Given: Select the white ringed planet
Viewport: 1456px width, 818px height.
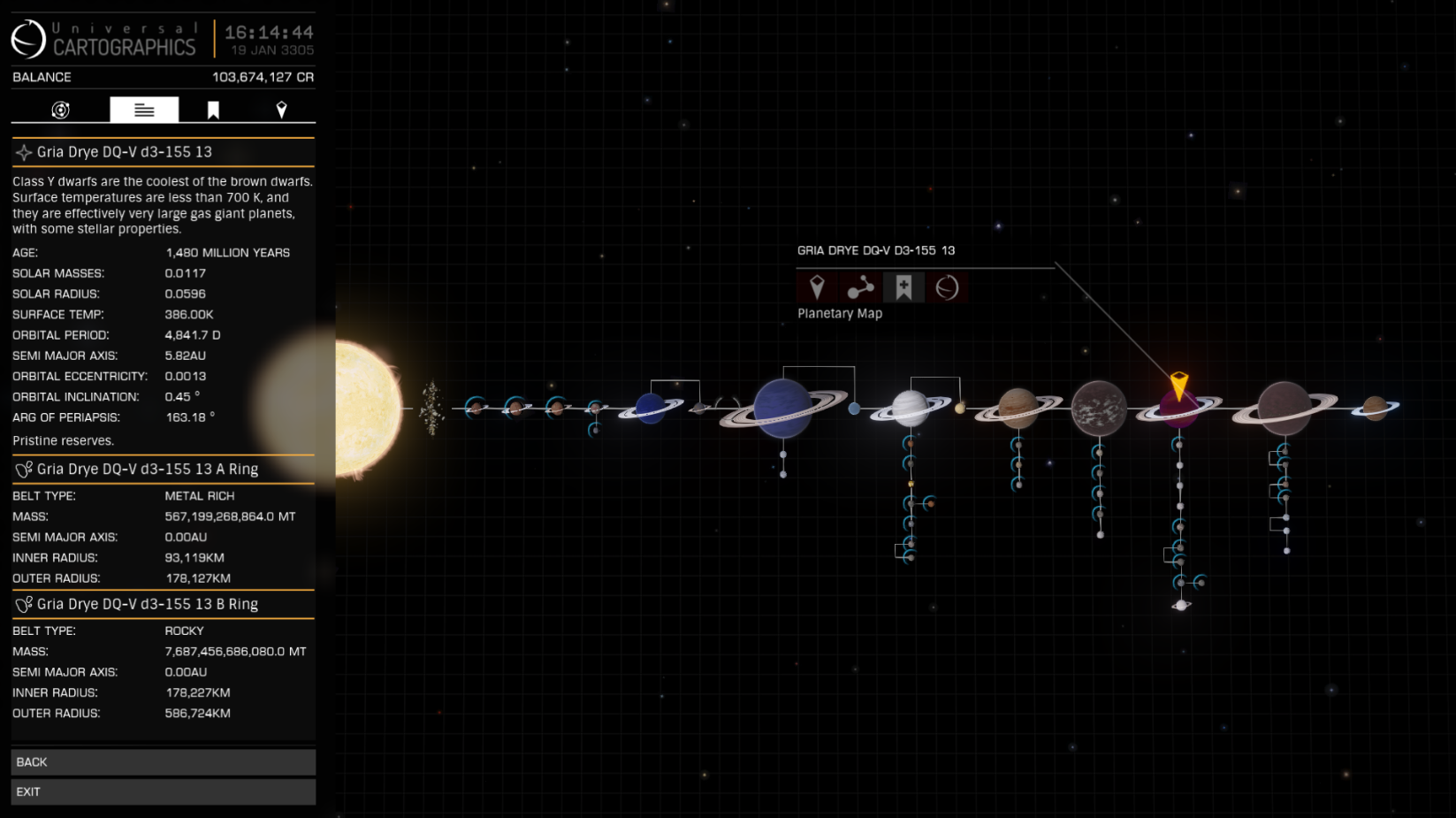Looking at the screenshot, I should [910, 408].
